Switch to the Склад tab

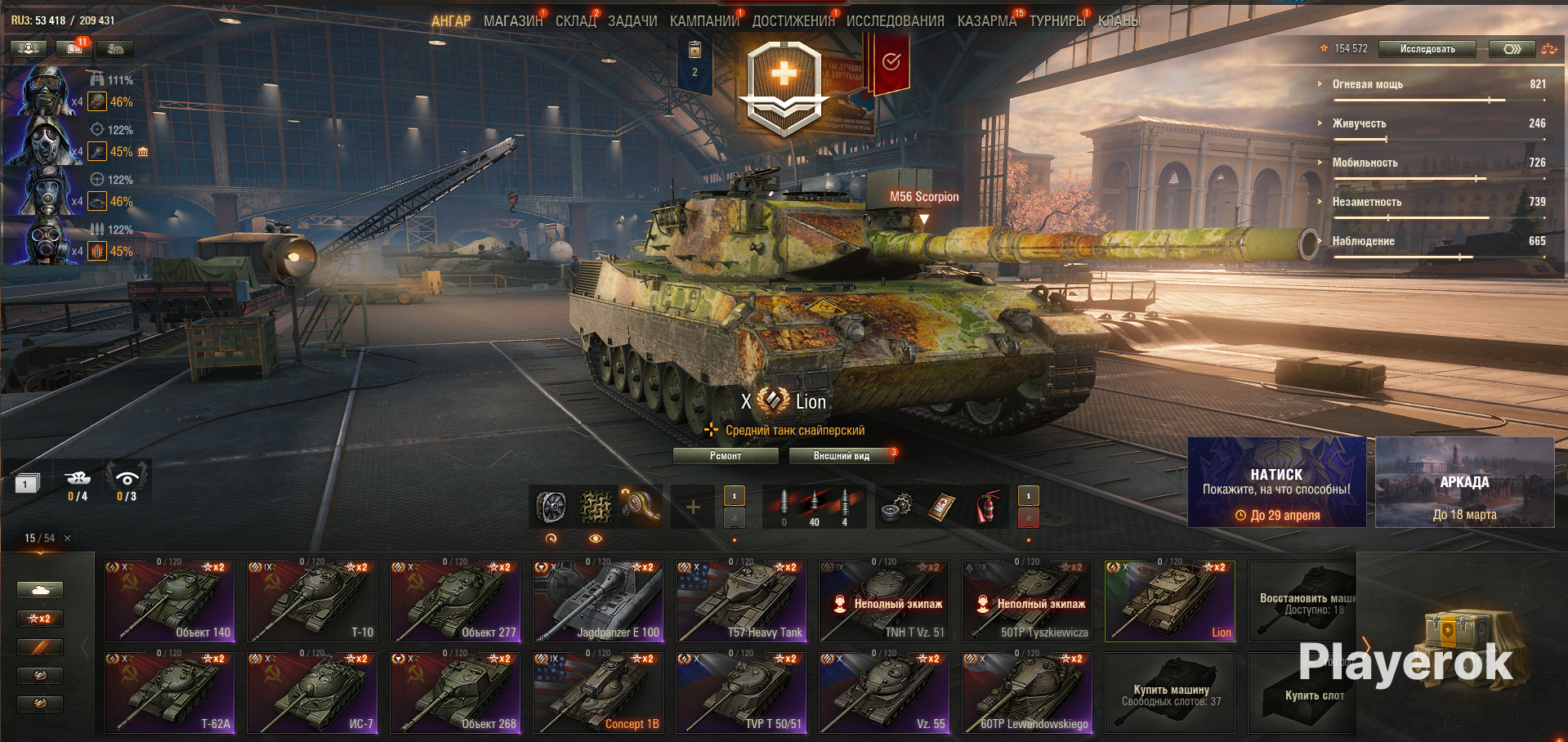coord(575,21)
